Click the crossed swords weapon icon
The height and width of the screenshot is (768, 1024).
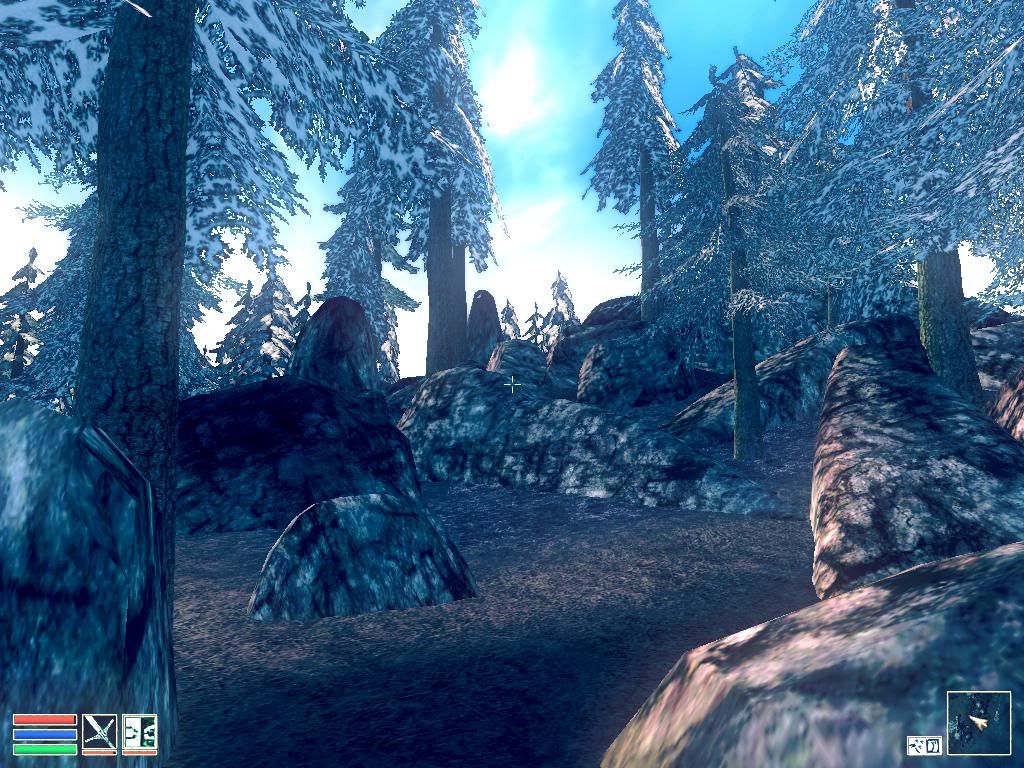coord(99,731)
